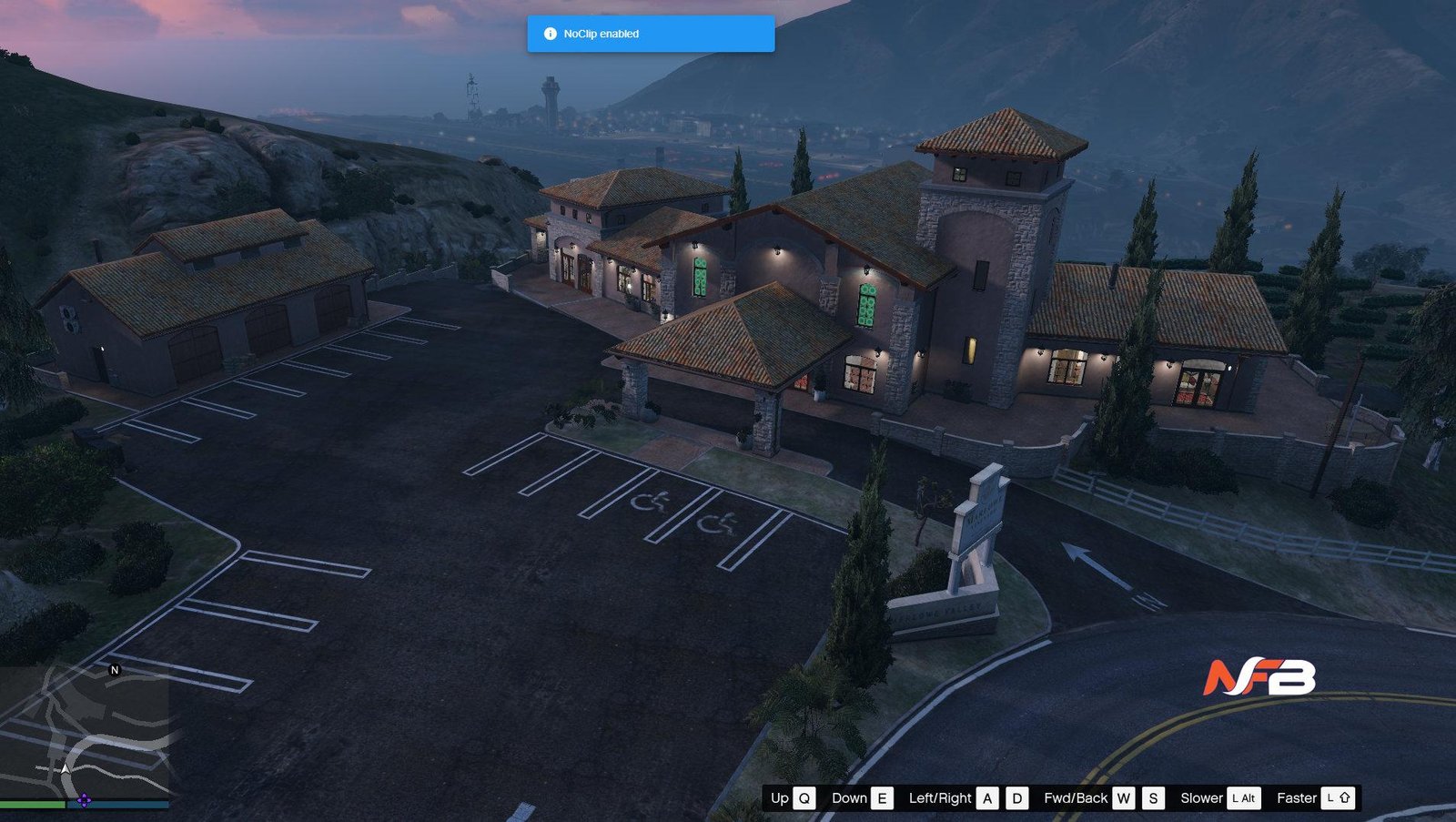Select the W key badge for forward movement
This screenshot has width=1456, height=822.
1124,798
